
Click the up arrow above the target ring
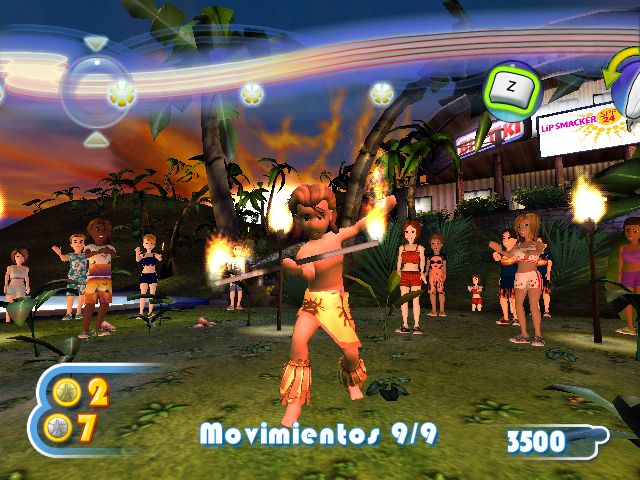(95, 44)
